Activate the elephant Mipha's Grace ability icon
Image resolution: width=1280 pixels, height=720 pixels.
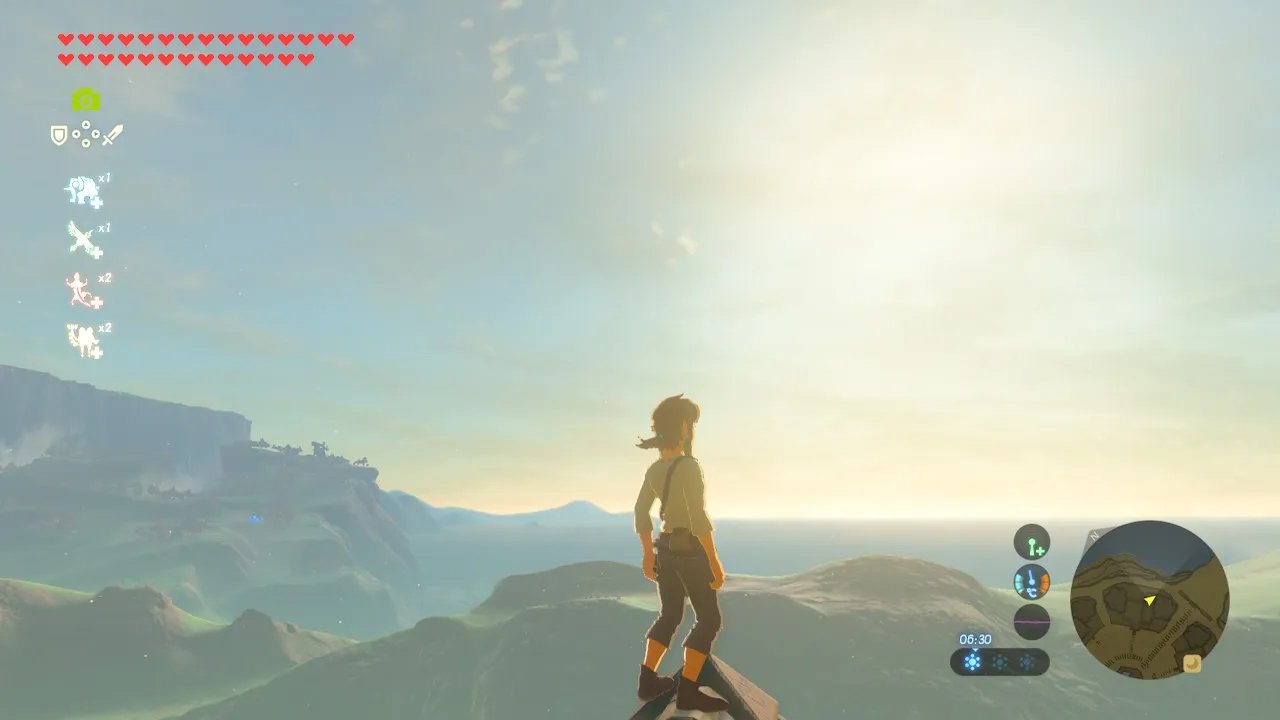coord(83,191)
